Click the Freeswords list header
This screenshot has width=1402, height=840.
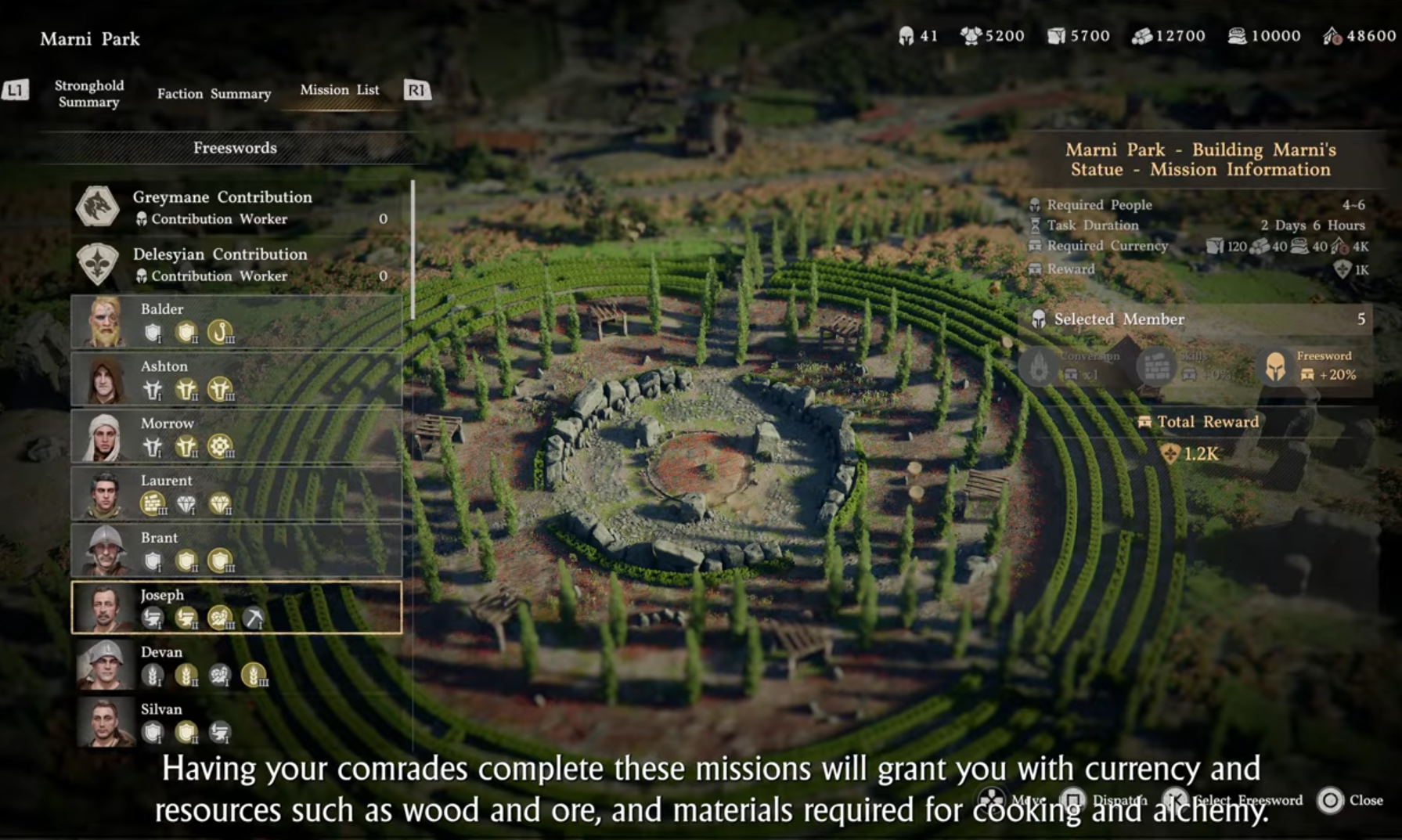pos(235,148)
